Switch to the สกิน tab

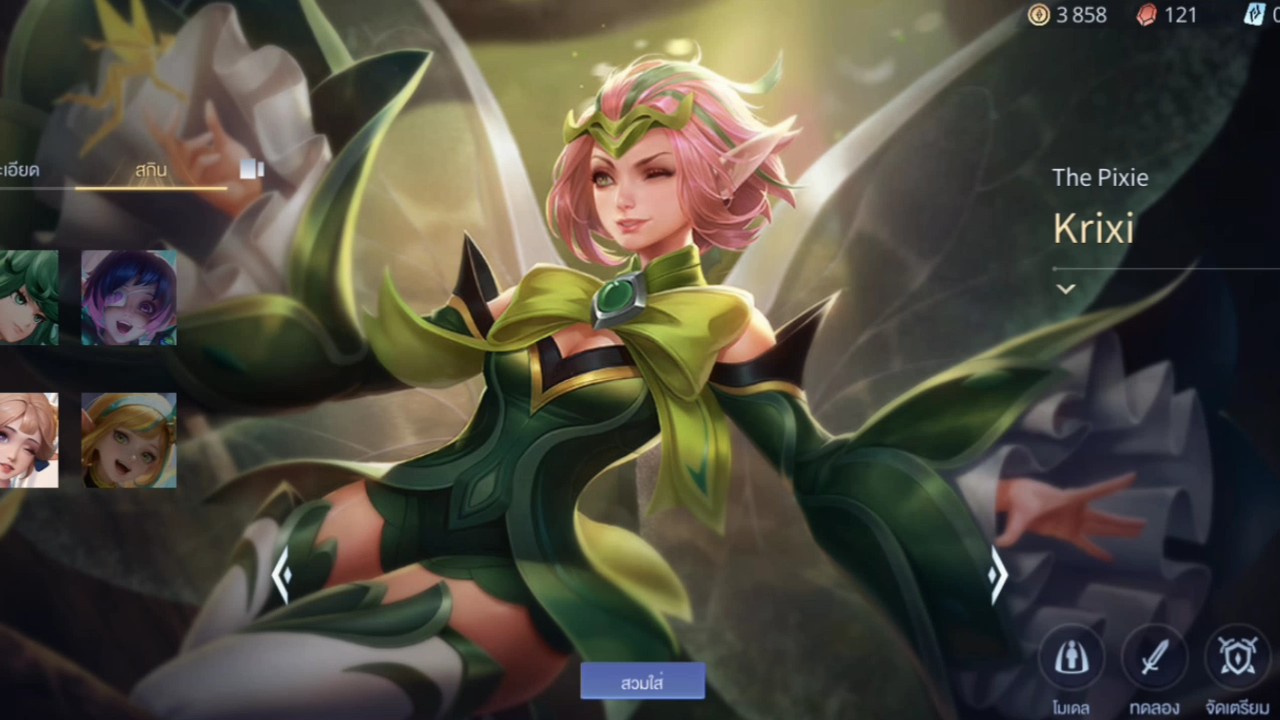[151, 170]
